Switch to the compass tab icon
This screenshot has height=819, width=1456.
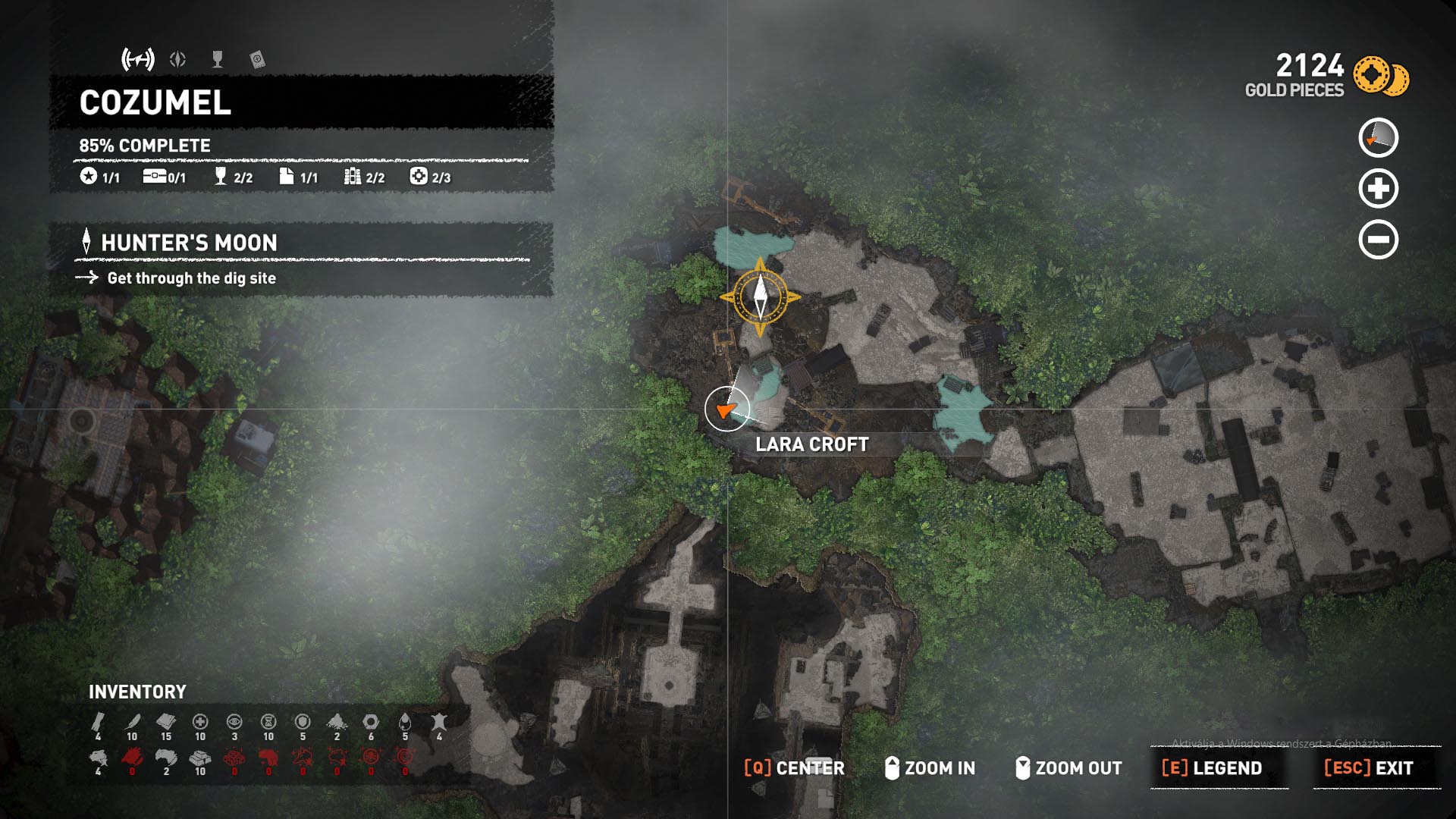pyautogui.click(x=178, y=59)
